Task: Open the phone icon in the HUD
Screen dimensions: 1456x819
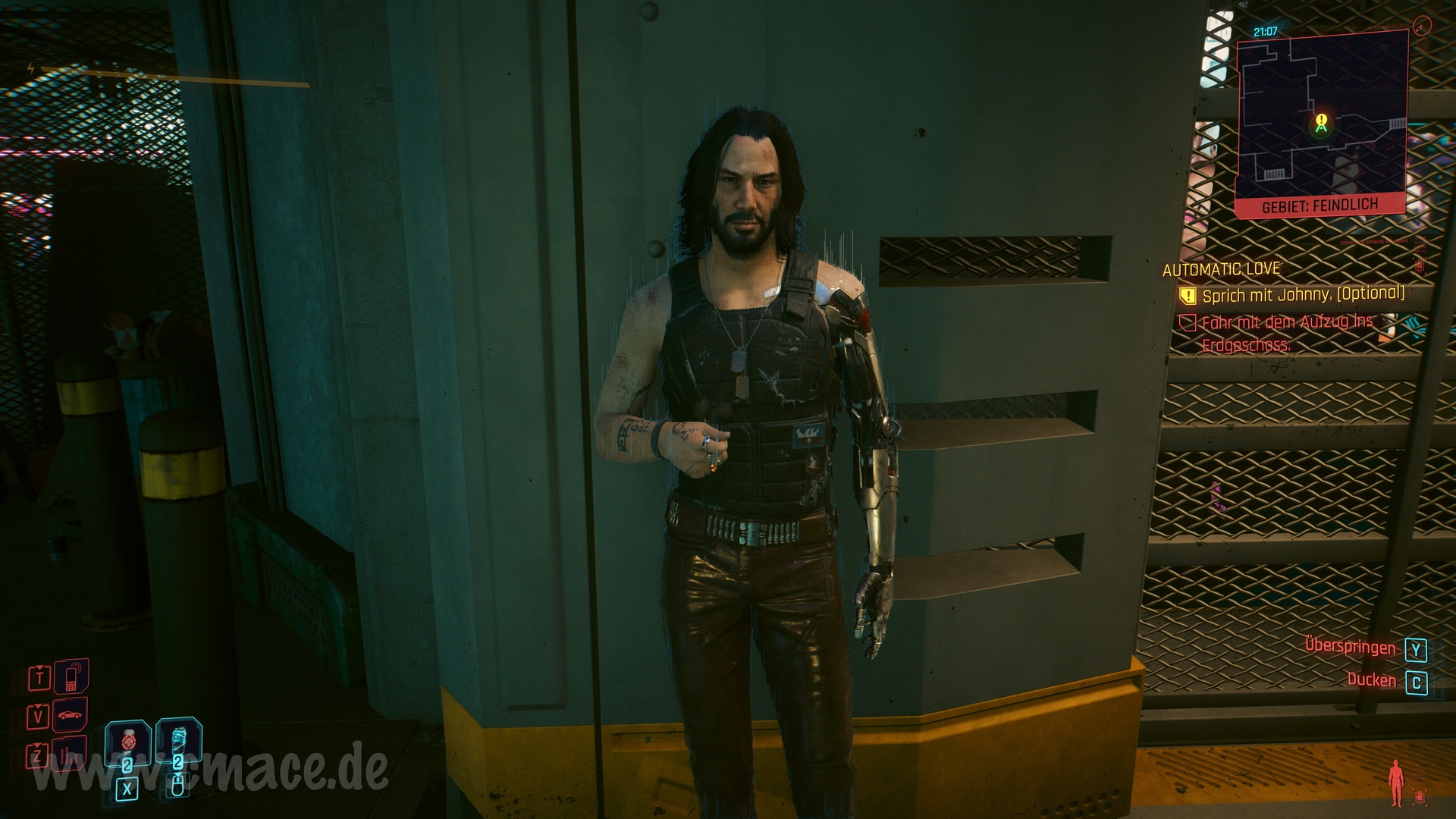Action: 71,676
